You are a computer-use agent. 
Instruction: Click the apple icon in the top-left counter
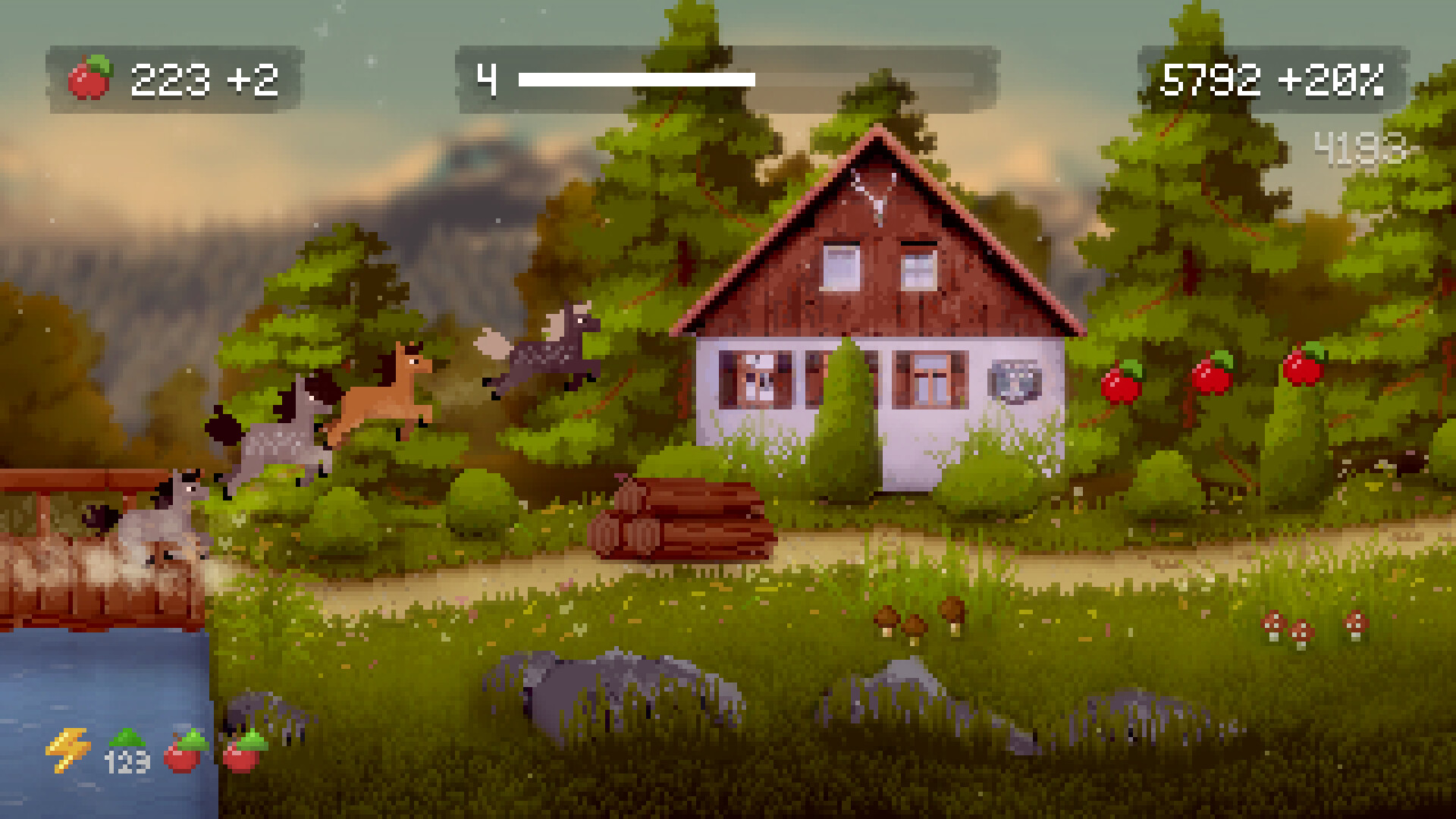[x=90, y=76]
